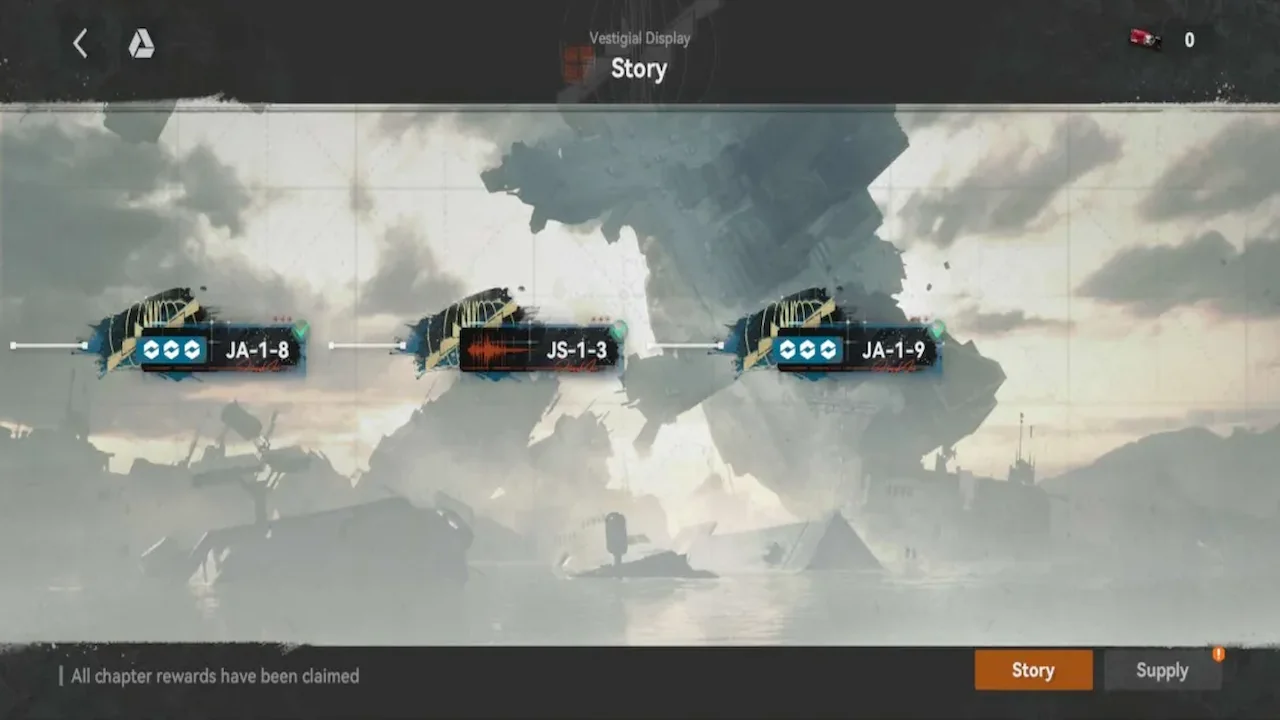
Task: Select stage JA-1-8
Action: tap(220, 350)
